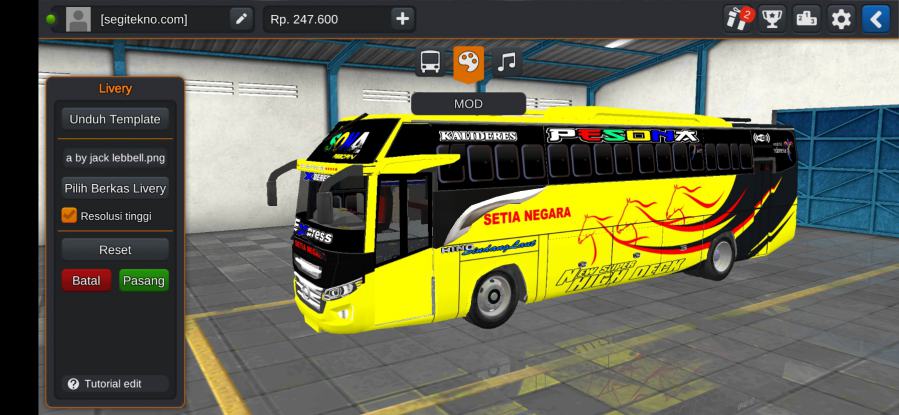Select the livery filename field
Screen dimensions: 899x415
pos(114,158)
